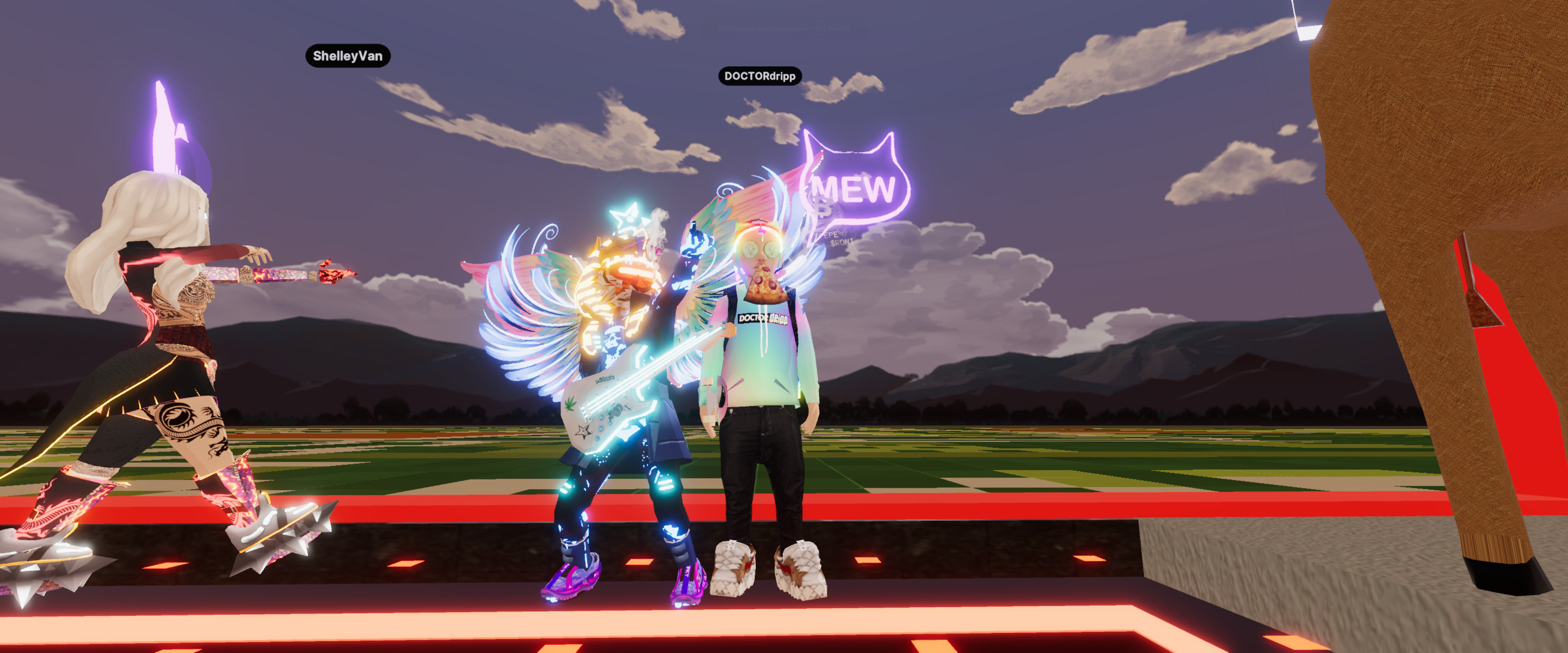Open the DOCTORdripp player name tag
Image resolution: width=1568 pixels, height=653 pixels.
click(759, 76)
